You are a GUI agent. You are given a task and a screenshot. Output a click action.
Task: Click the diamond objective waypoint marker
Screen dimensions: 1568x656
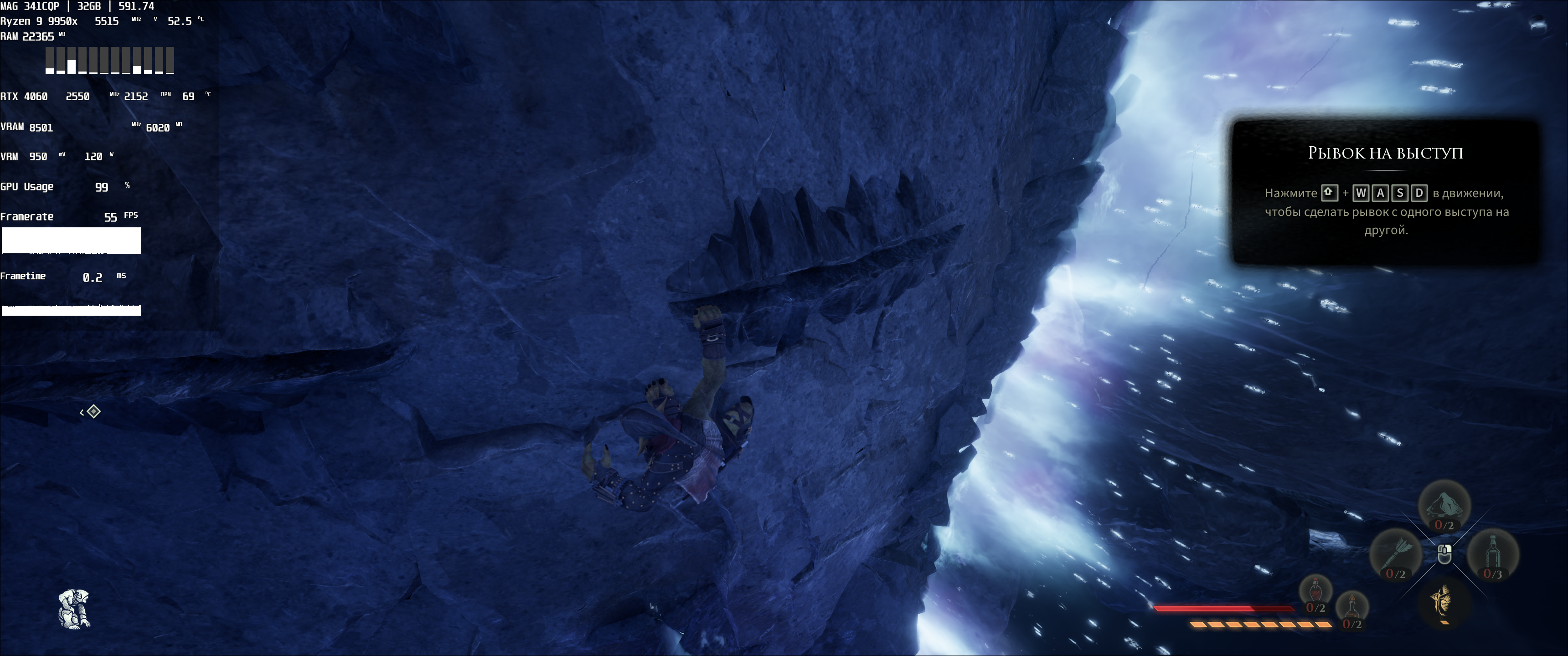click(93, 411)
